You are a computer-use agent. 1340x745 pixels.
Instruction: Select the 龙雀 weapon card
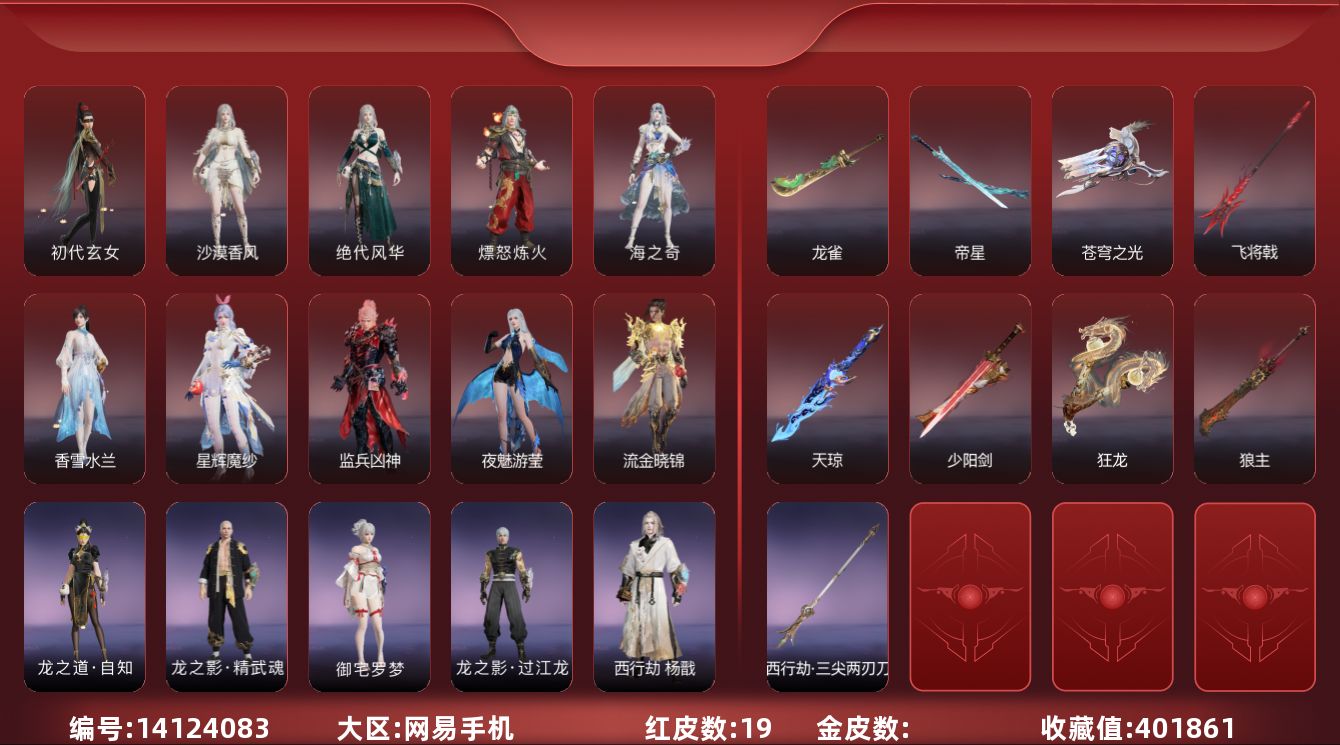(x=827, y=180)
